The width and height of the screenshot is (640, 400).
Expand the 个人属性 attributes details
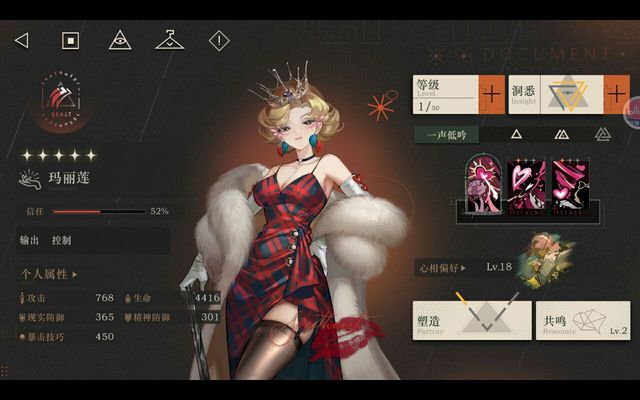(x=49, y=273)
